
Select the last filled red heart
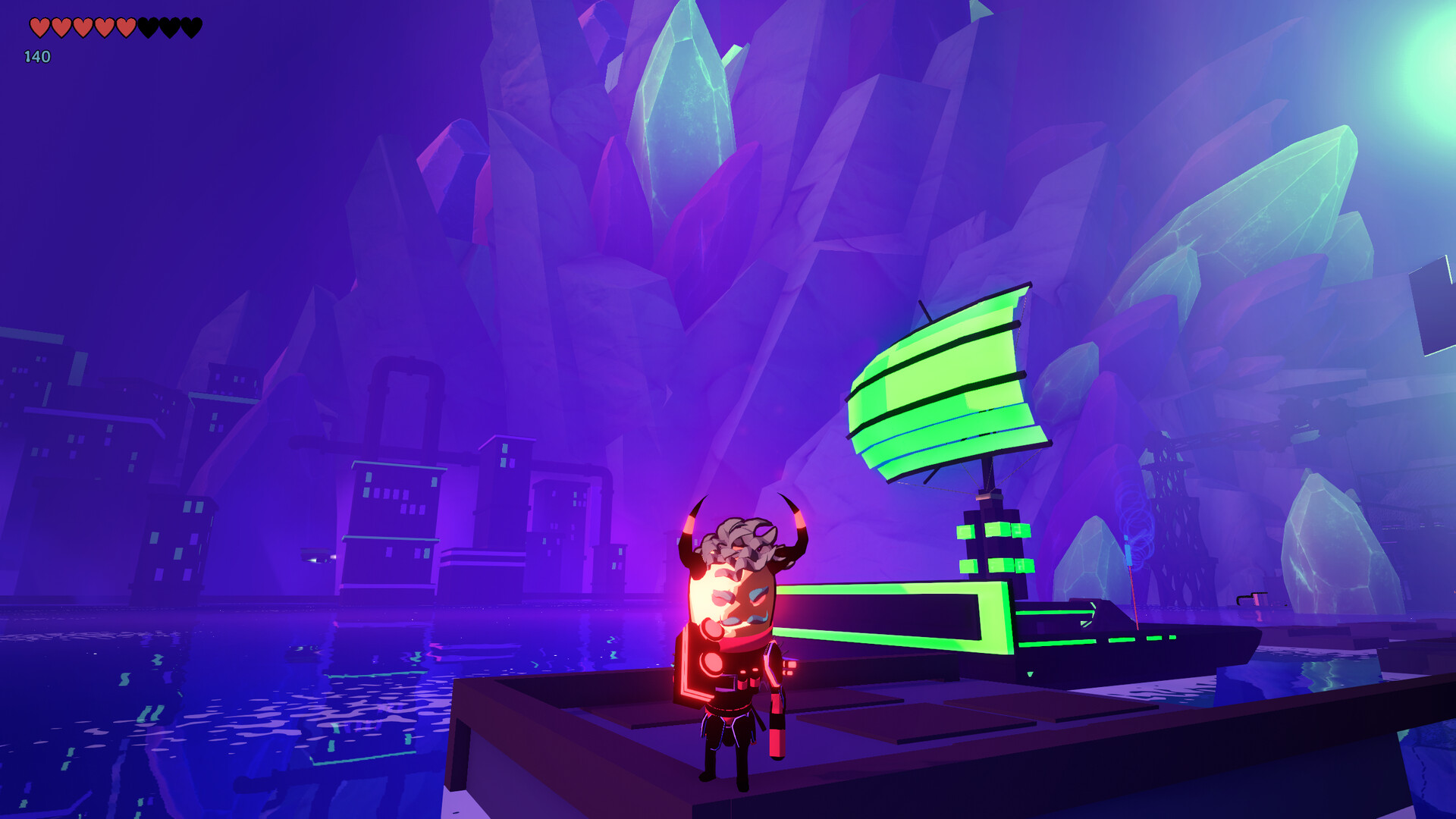click(x=126, y=27)
